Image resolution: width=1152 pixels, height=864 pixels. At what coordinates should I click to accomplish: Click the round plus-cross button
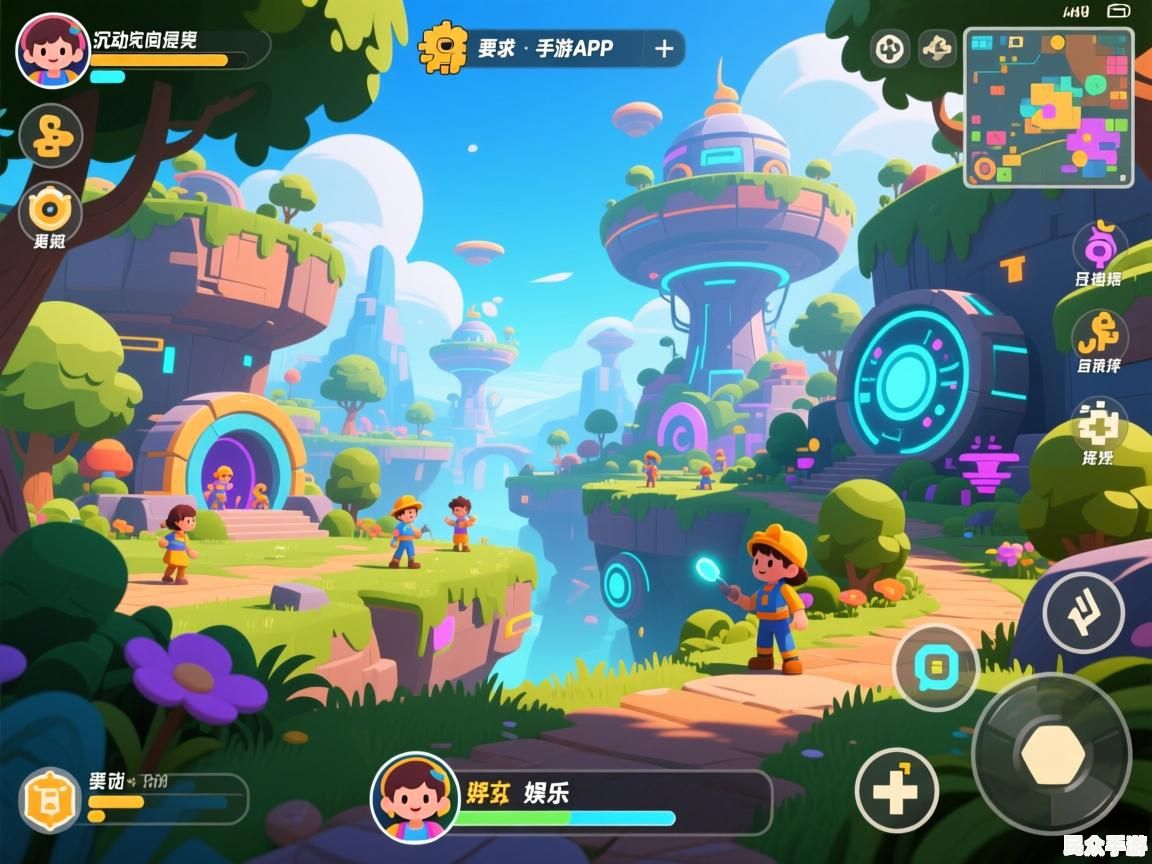[897, 790]
